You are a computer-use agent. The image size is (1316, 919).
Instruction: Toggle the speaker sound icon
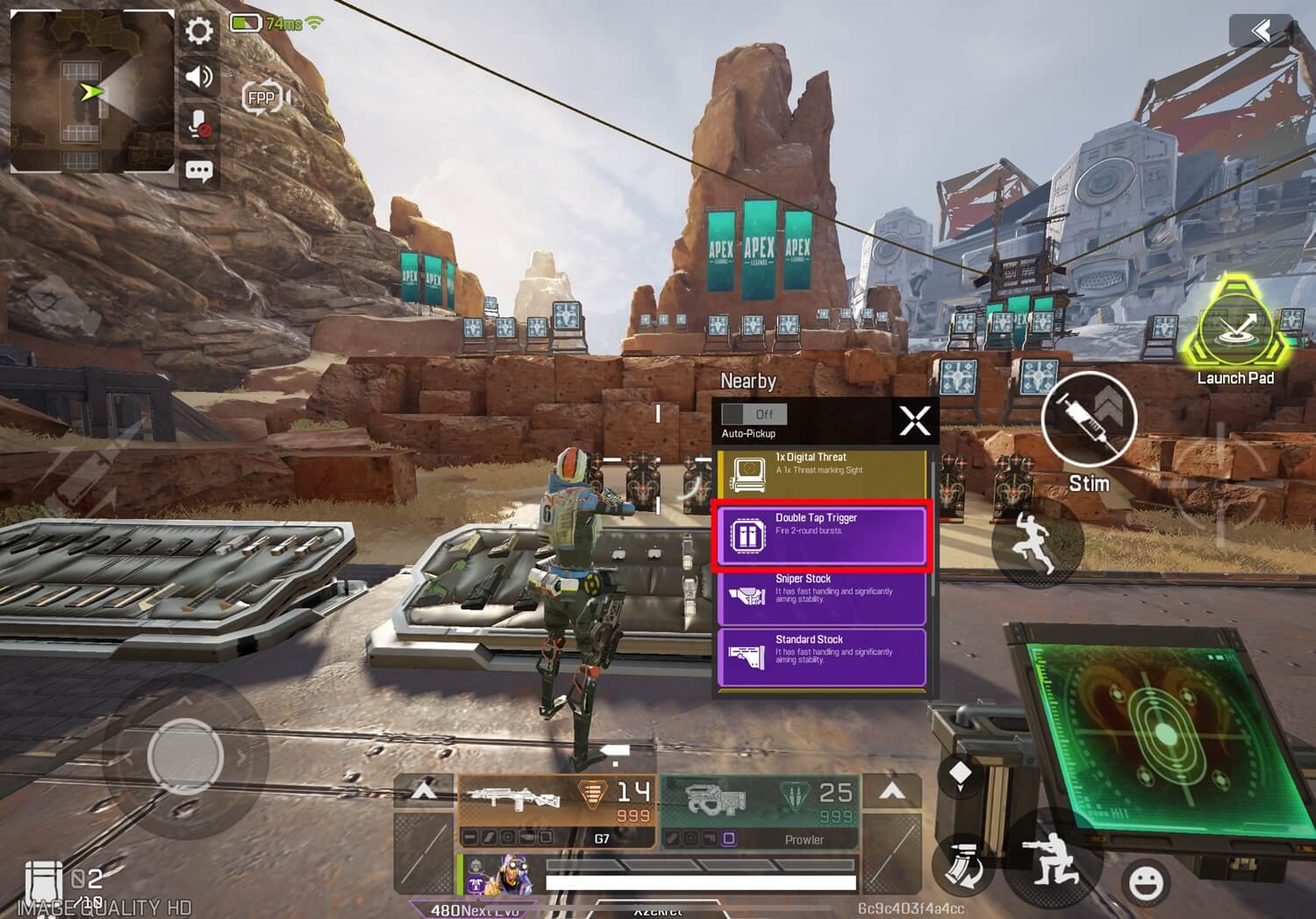199,77
